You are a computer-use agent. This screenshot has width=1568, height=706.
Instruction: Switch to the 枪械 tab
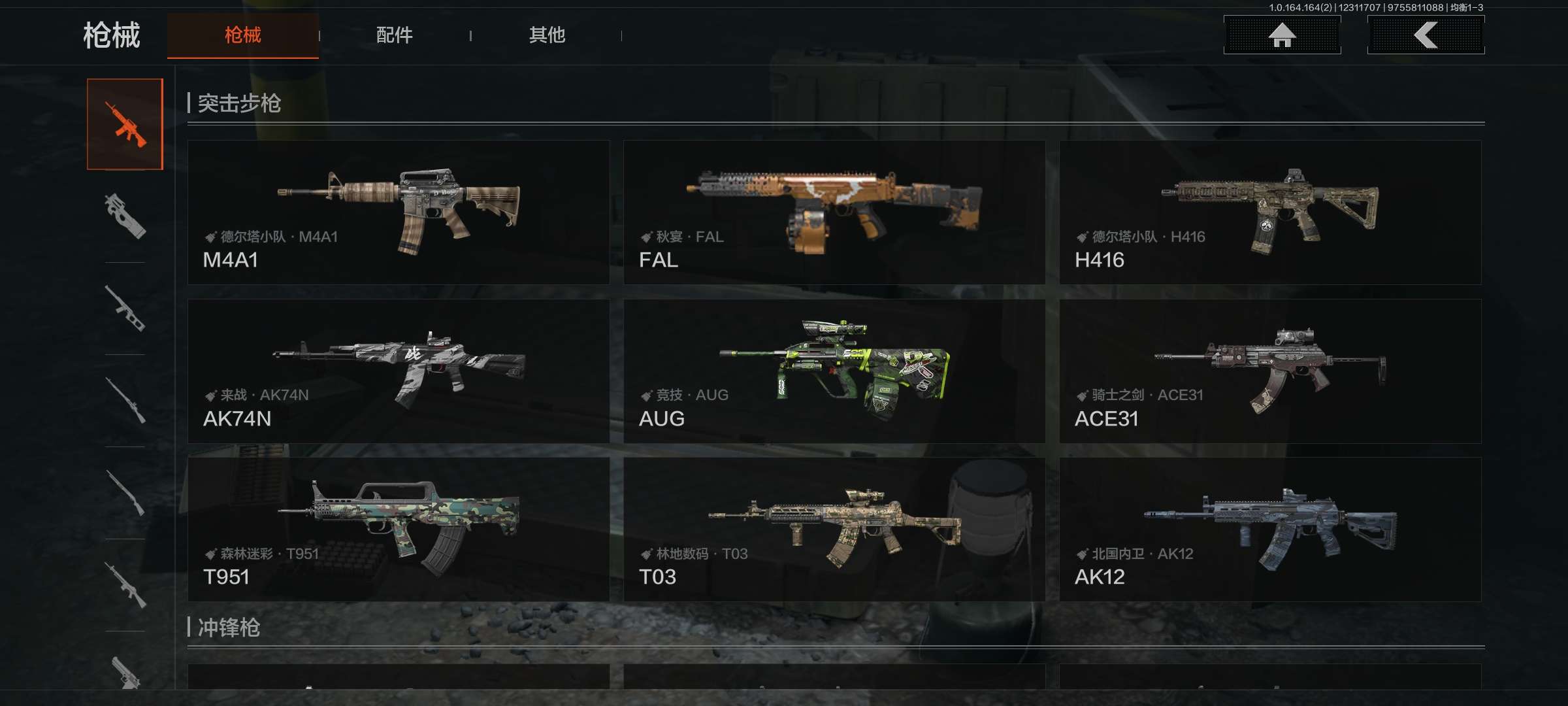coord(242,35)
